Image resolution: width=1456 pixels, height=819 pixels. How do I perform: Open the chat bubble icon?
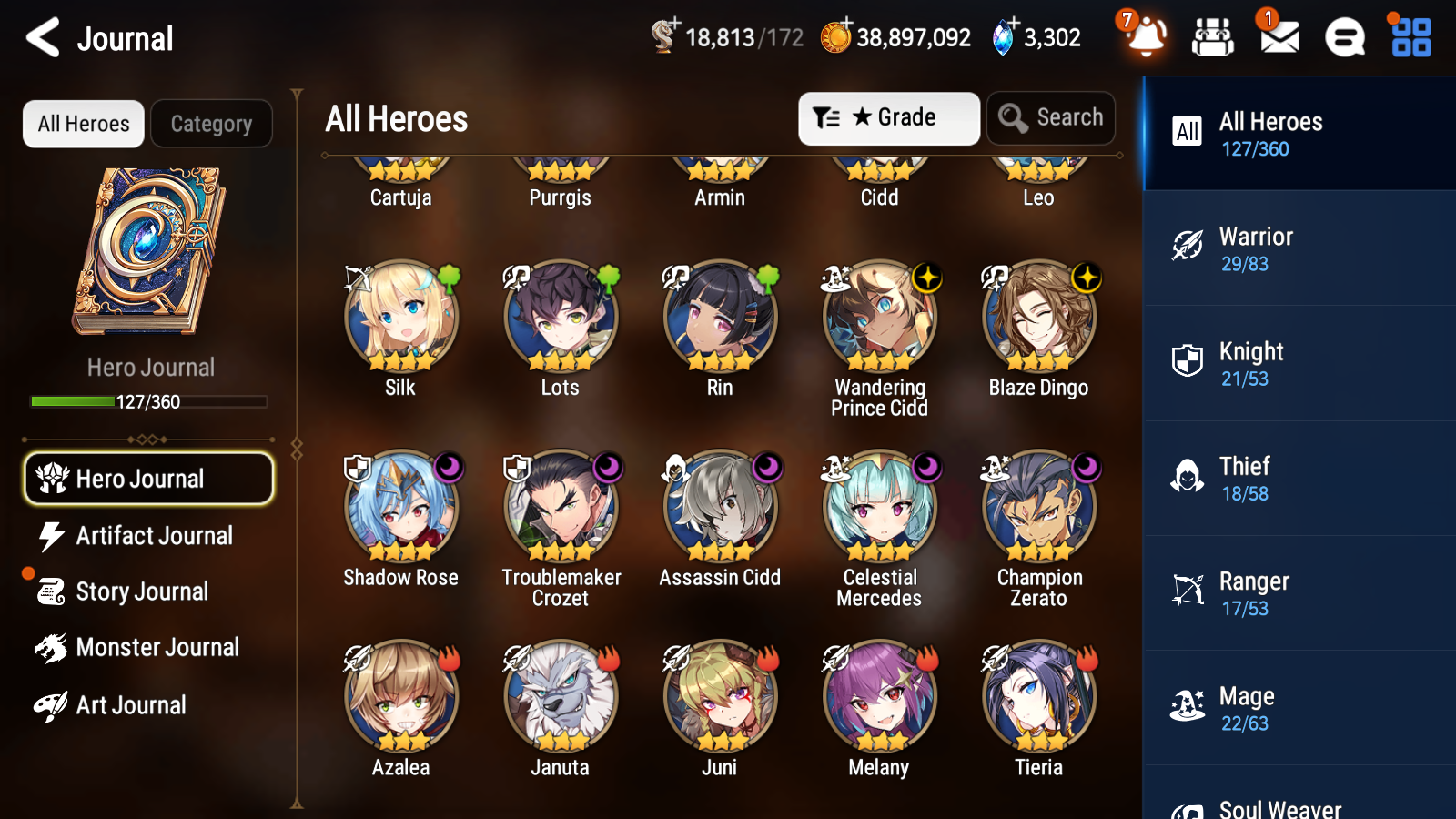1344,38
